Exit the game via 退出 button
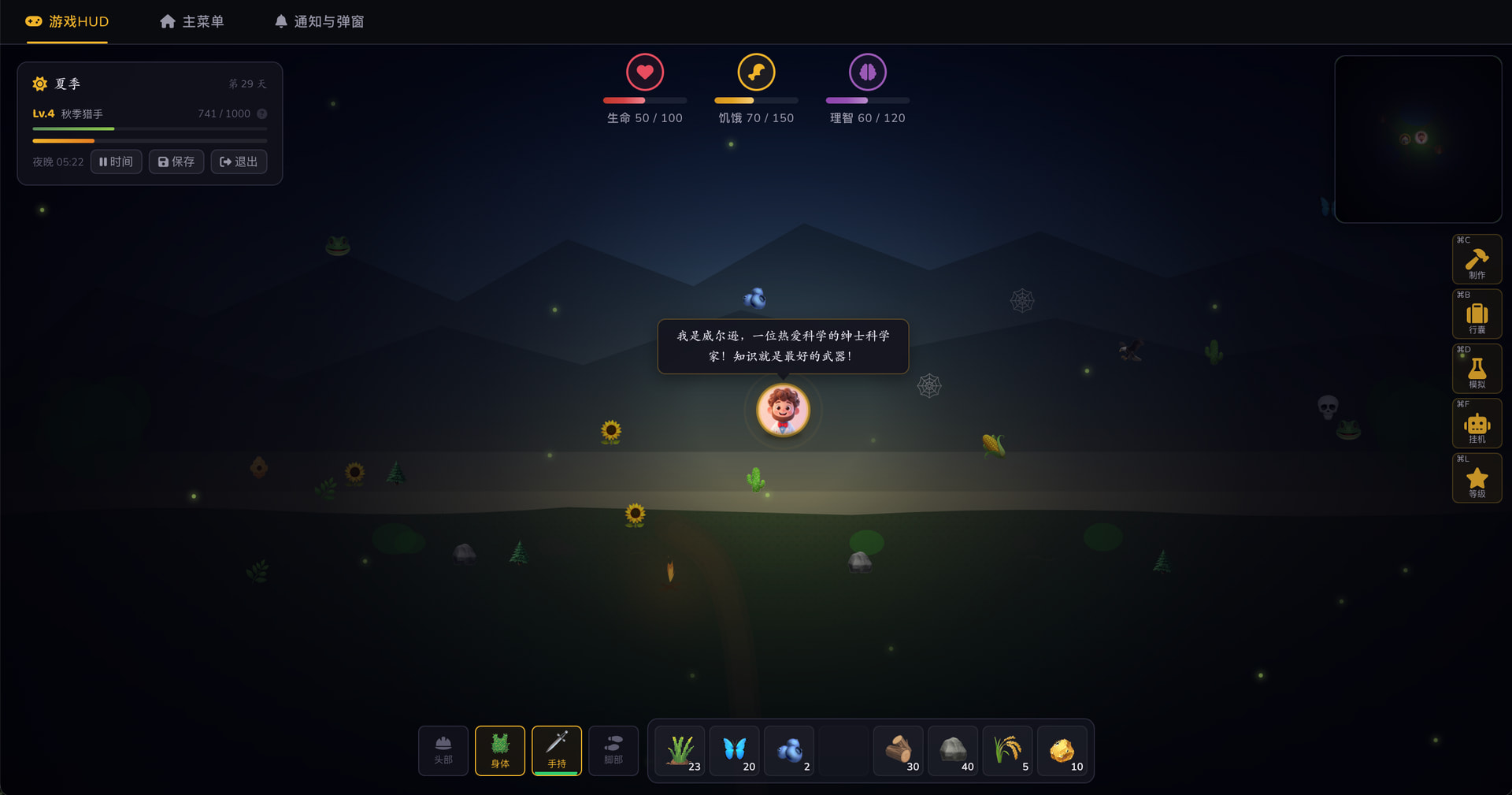This screenshot has width=1512, height=795. pyautogui.click(x=239, y=162)
